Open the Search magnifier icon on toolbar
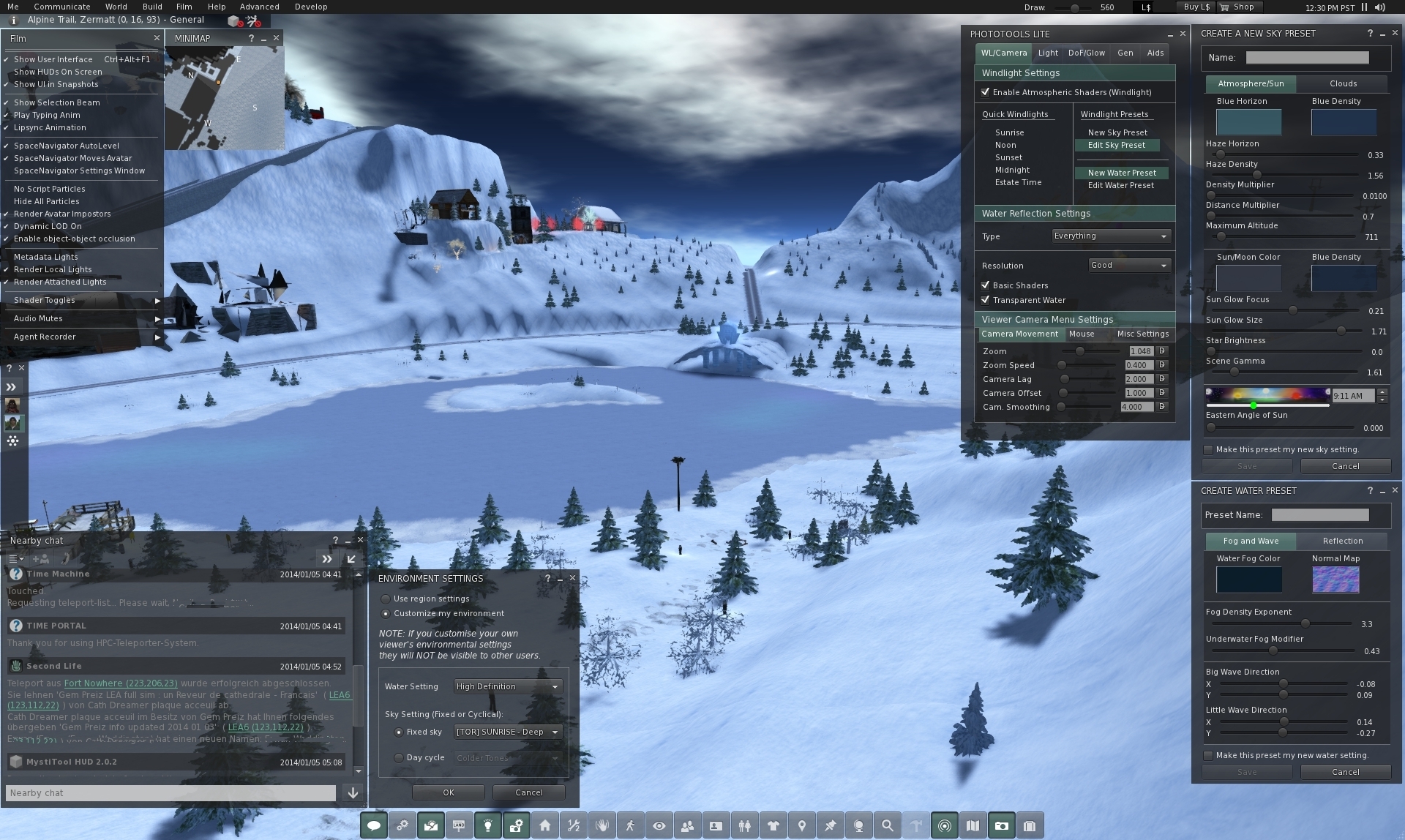Viewport: 1405px width, 840px height. click(887, 825)
